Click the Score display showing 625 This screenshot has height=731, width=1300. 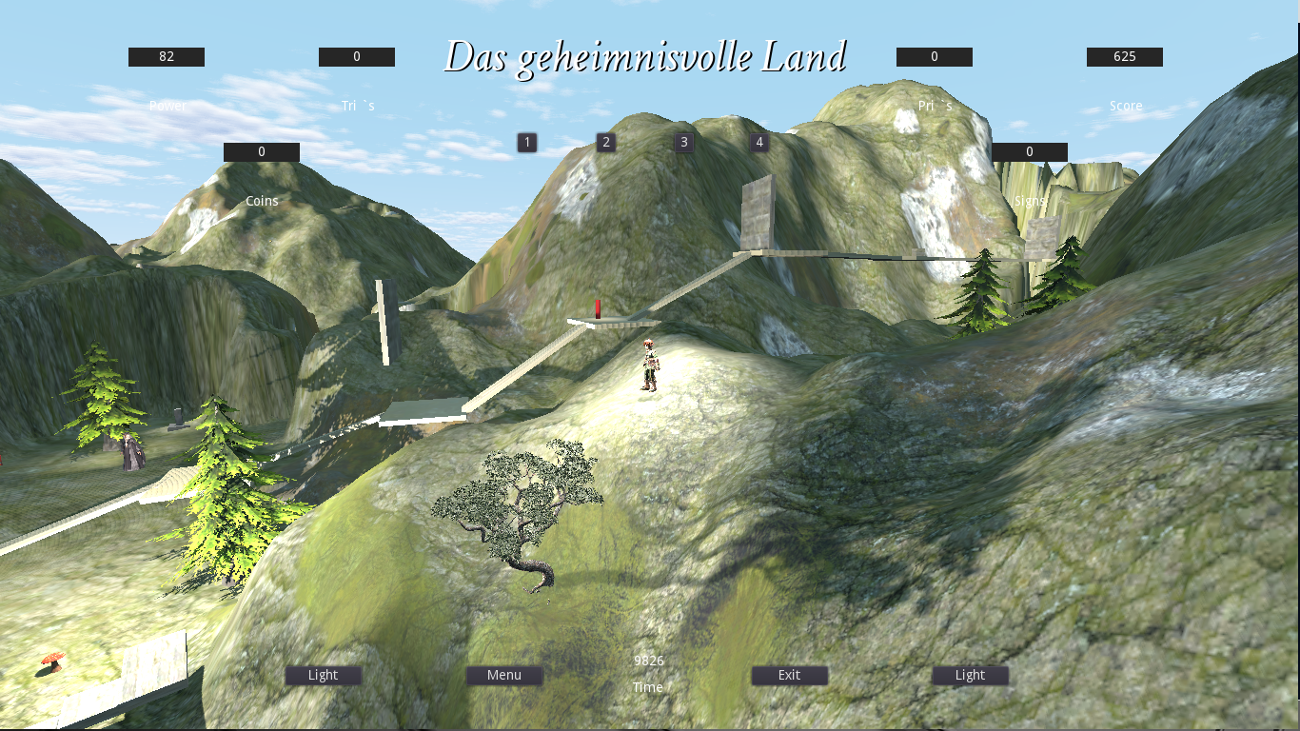click(x=1122, y=56)
